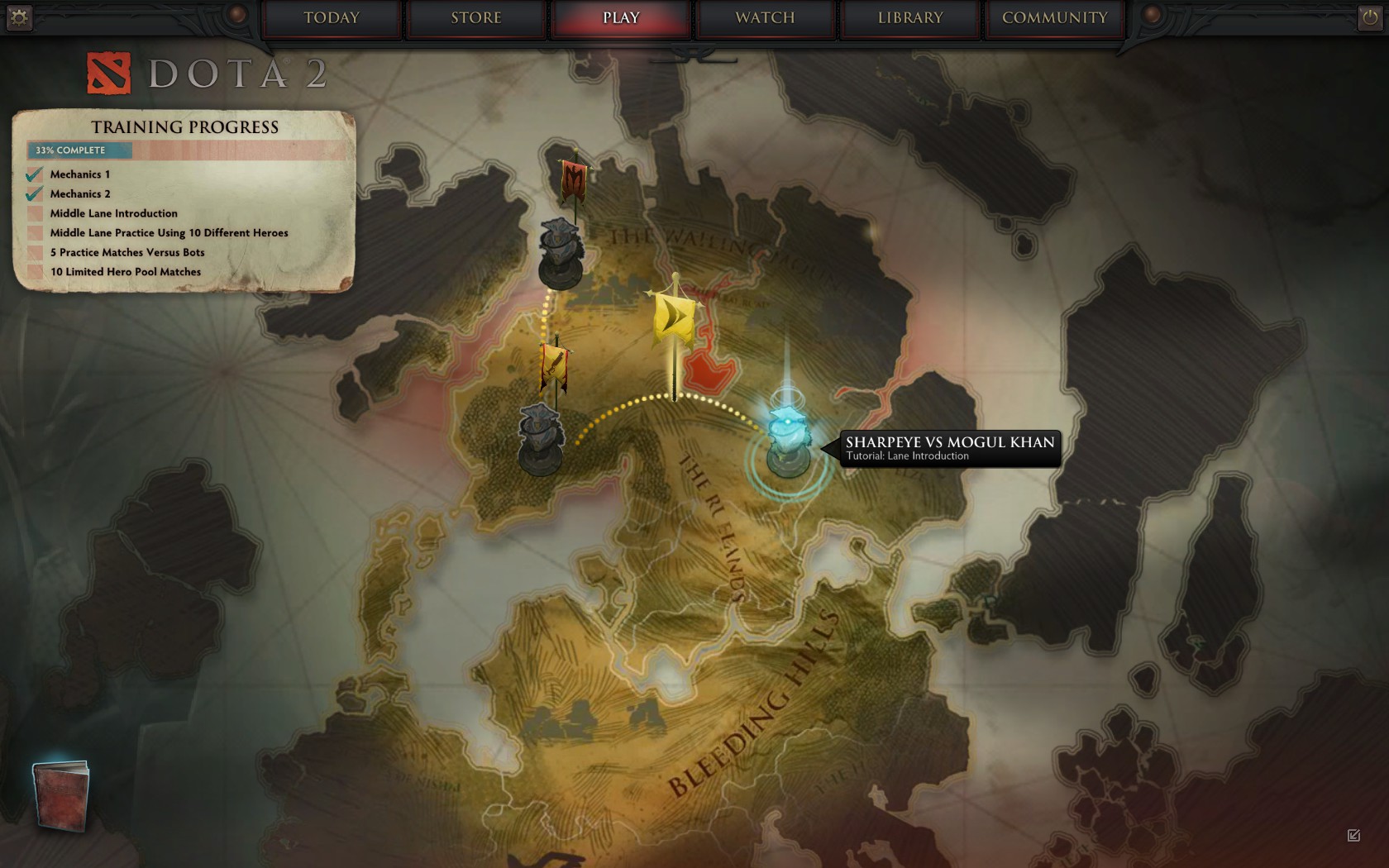This screenshot has width=1389, height=868.
Task: Select 10 Limited Hero Pool Matches entry
Action: tap(126, 272)
